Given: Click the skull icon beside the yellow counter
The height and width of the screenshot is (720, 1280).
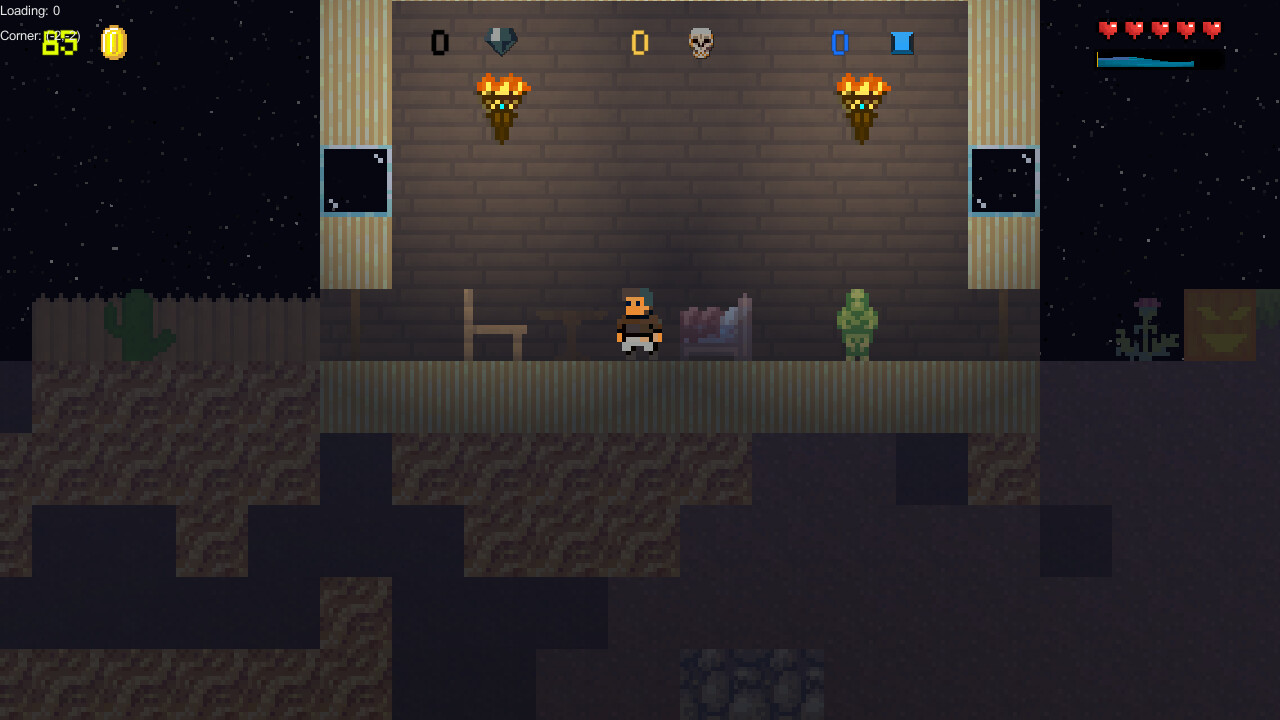Looking at the screenshot, I should (x=700, y=42).
